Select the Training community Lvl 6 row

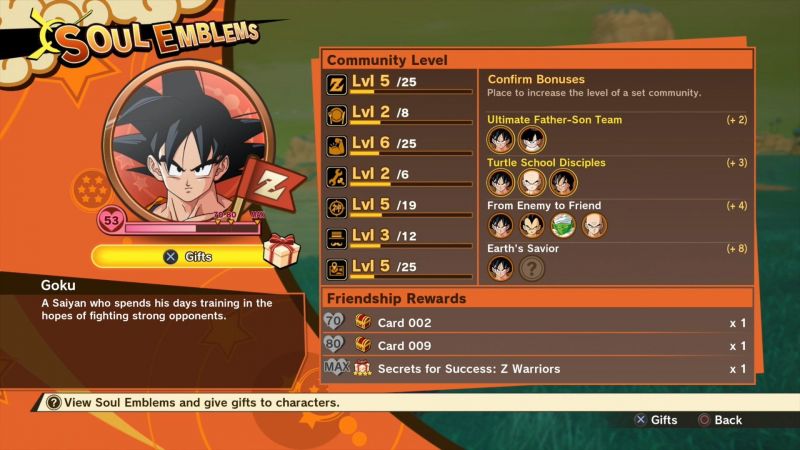[x=400, y=145]
